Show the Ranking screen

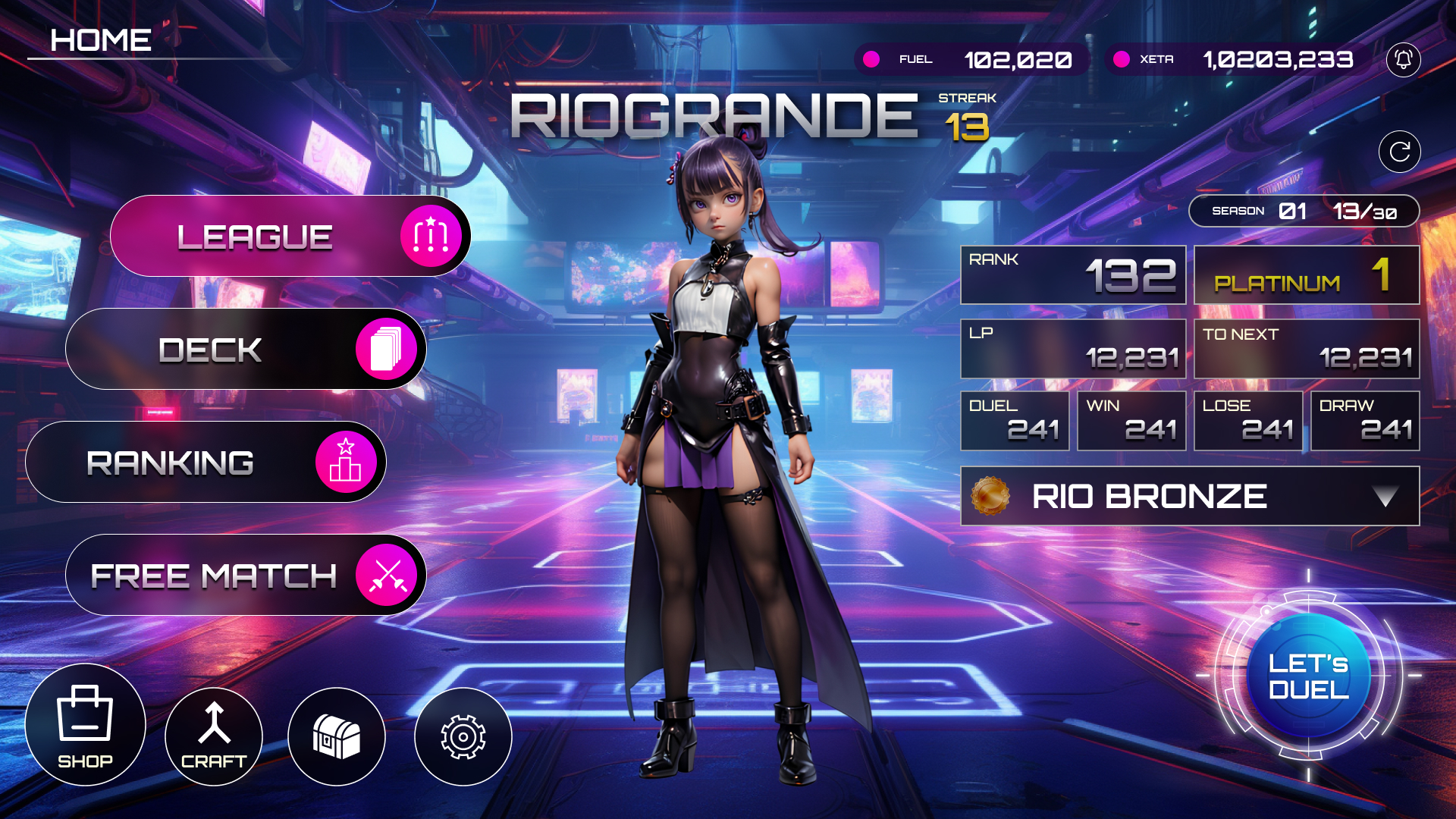pyautogui.click(x=206, y=463)
